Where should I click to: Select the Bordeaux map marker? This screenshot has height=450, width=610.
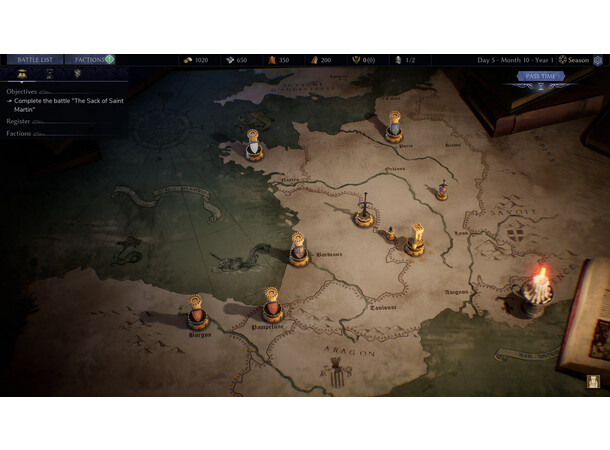pos(297,250)
